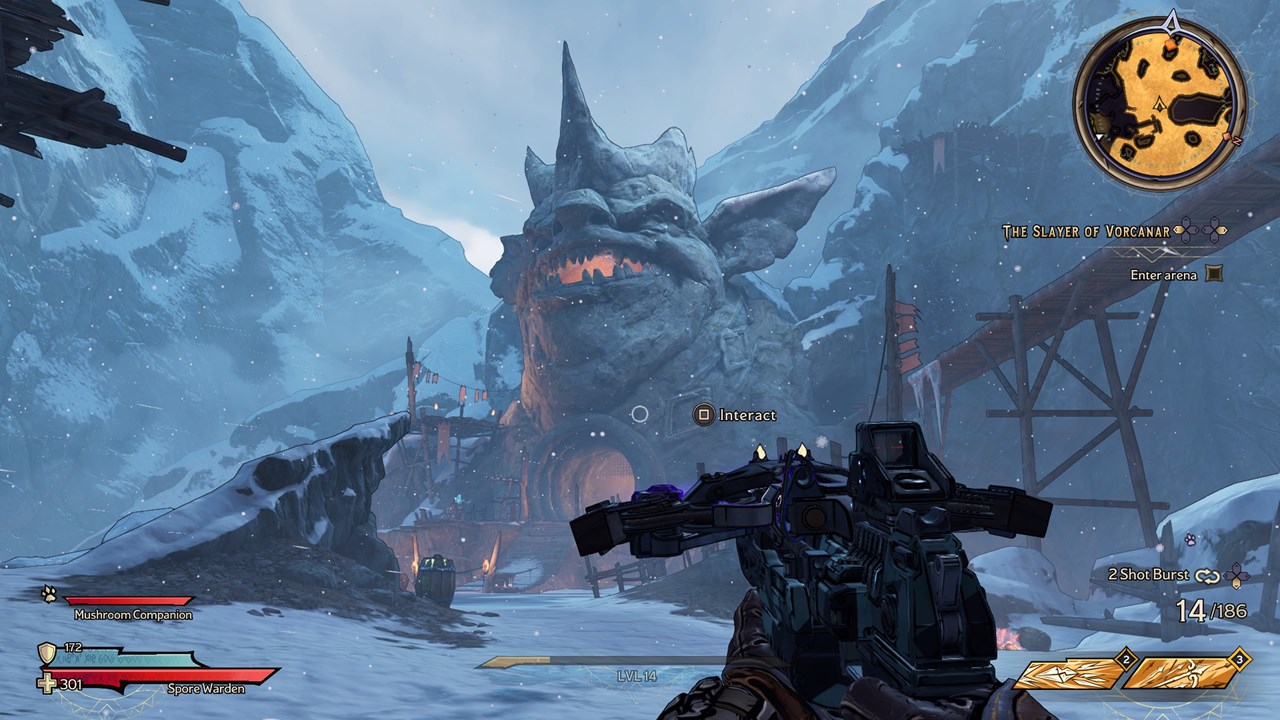
Task: Tick the Enter arena objective checkbox
Action: click(1214, 274)
